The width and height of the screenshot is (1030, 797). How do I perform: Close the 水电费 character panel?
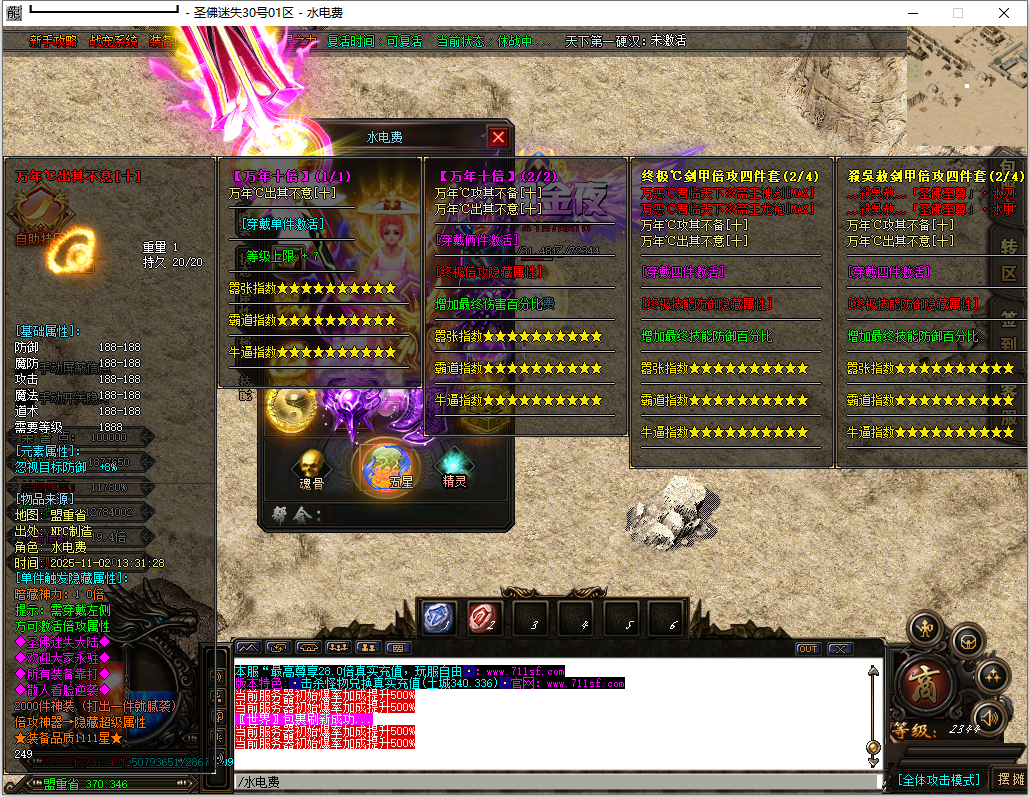[x=498, y=137]
